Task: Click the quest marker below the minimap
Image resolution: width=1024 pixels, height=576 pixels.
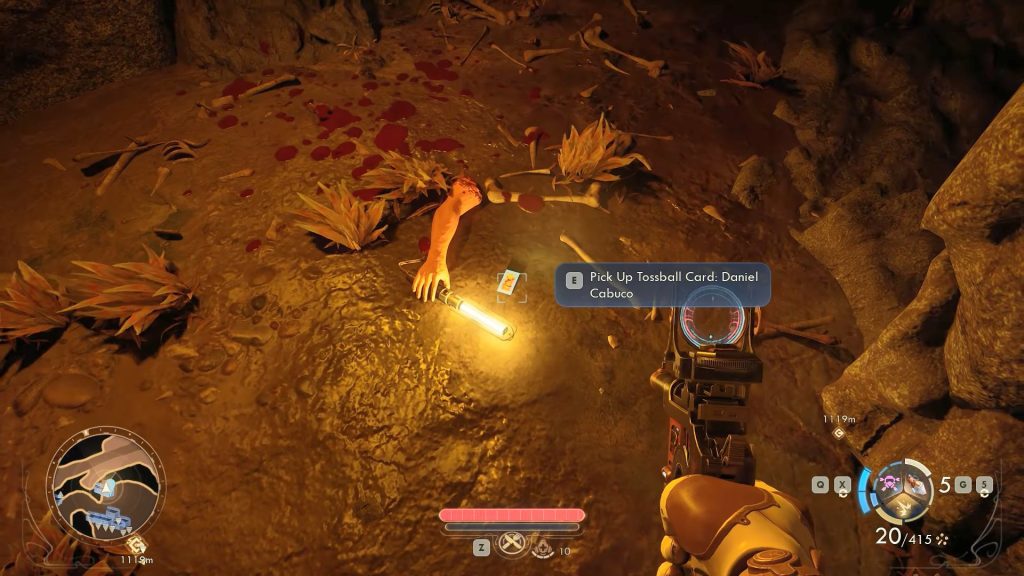Action: click(x=135, y=545)
